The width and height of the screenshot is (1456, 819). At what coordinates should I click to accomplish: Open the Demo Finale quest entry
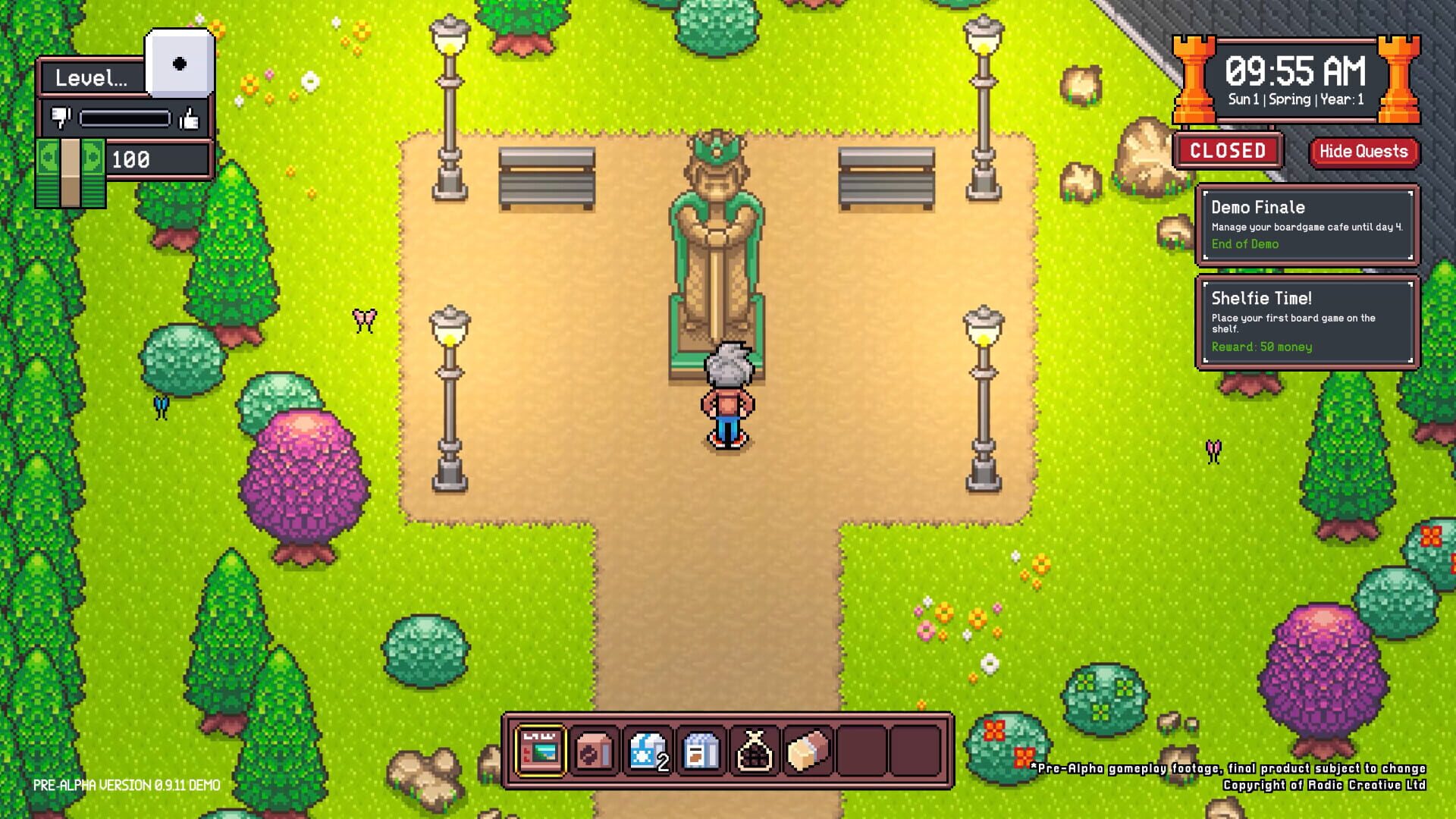point(1308,224)
